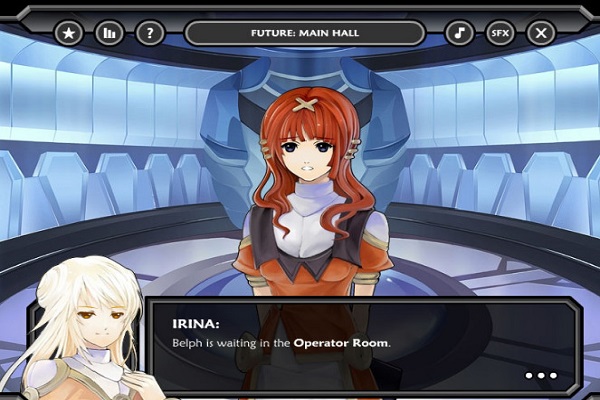Click the star icon button
Viewport: 600px width, 400px height.
click(x=69, y=33)
